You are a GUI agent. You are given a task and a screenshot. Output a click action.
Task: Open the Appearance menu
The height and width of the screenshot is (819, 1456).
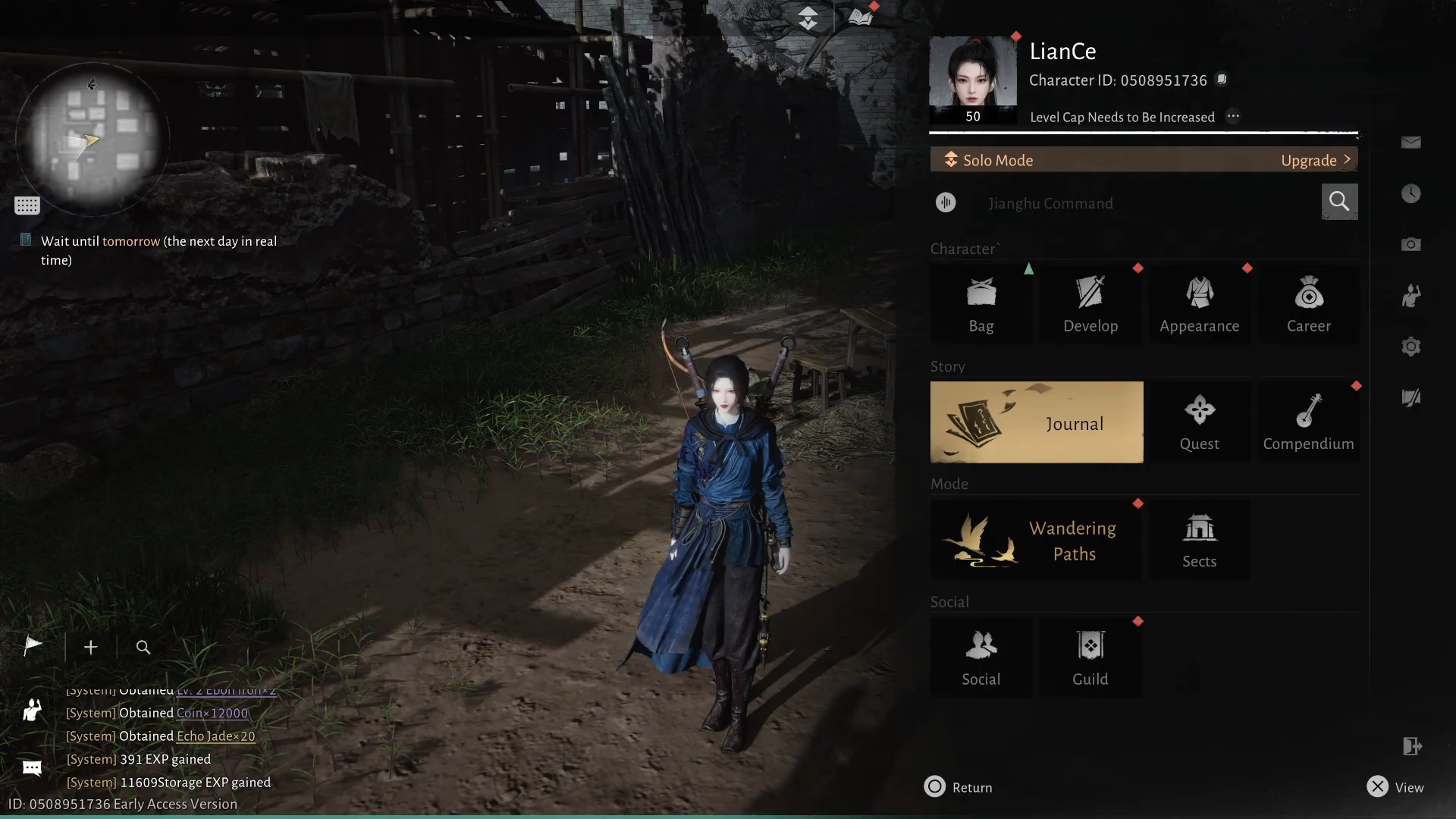(1199, 305)
